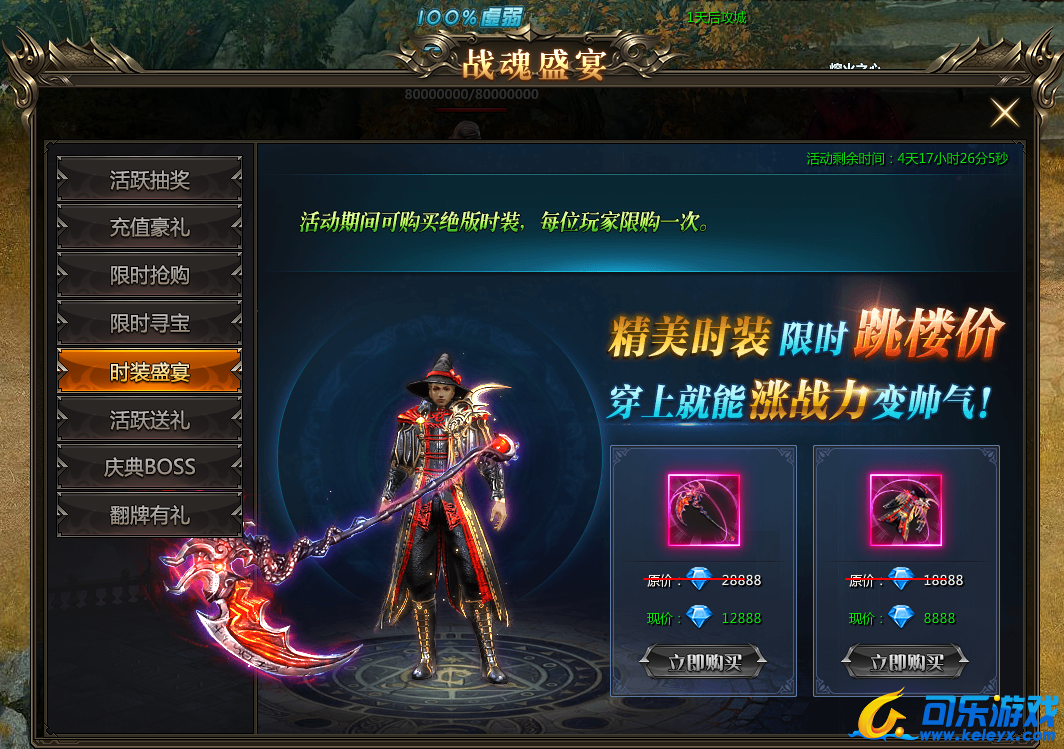Buy the 8888 diamond fashion item
Viewport: 1064px width, 749px height.
click(906, 661)
